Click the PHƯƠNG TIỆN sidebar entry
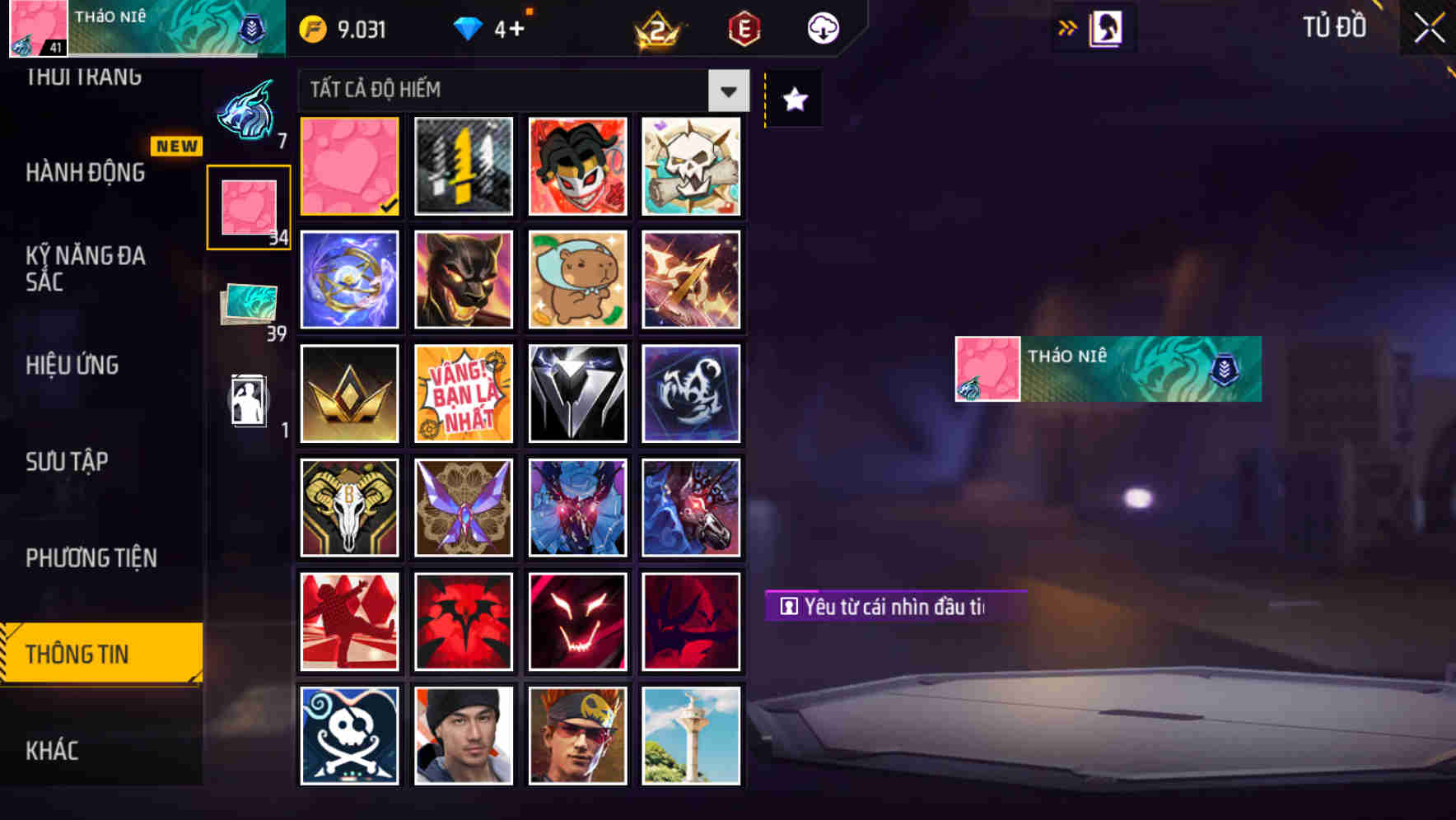Screen dimensions: 1456x820 tap(91, 557)
